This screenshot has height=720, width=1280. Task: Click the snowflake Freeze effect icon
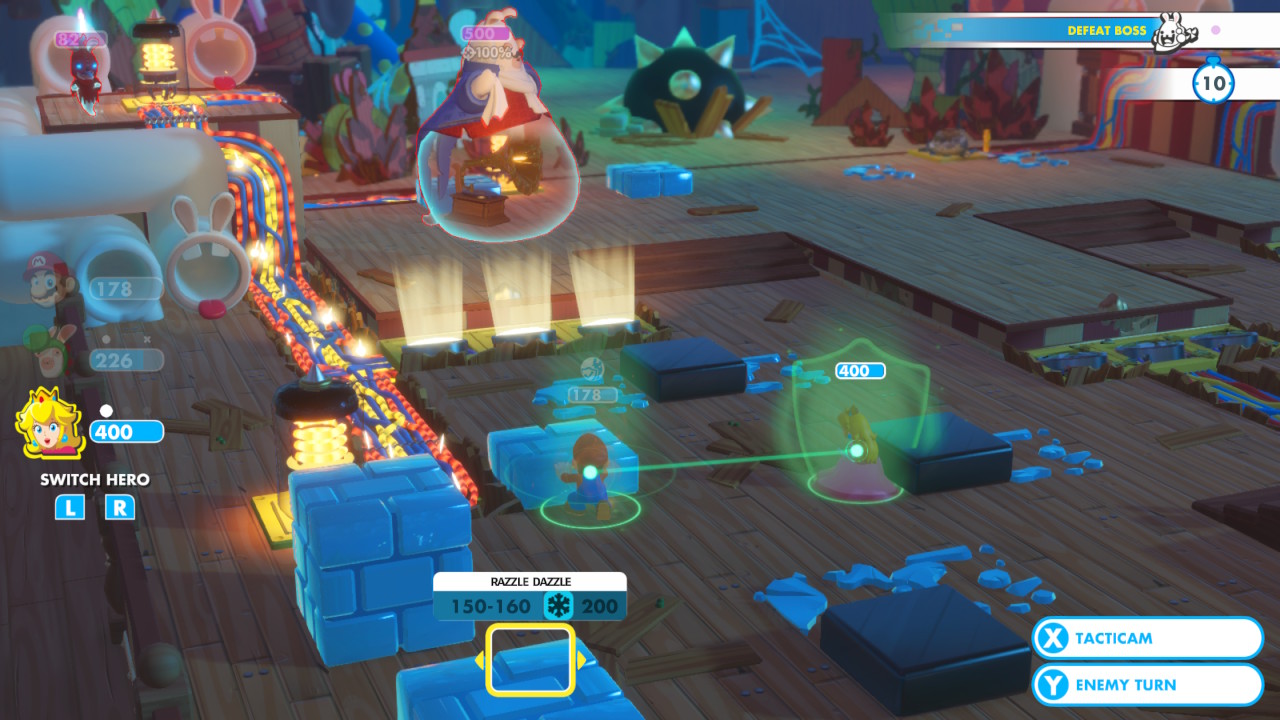coord(557,604)
